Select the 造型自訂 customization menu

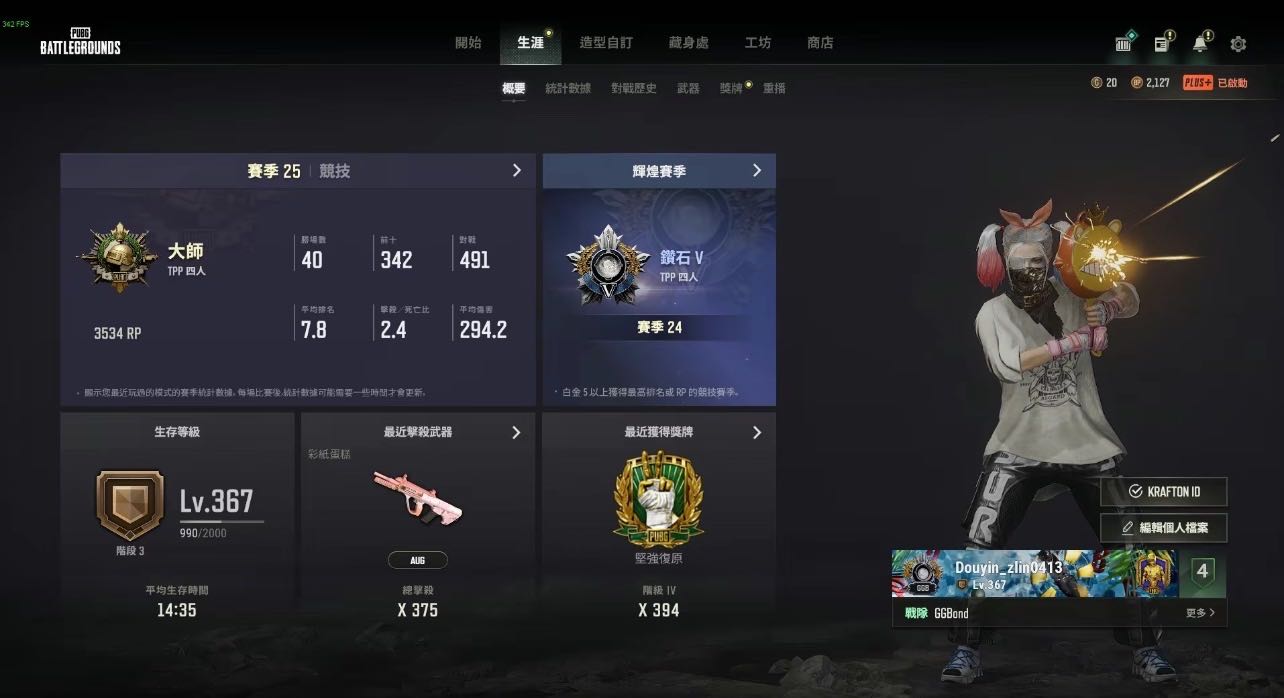click(606, 43)
